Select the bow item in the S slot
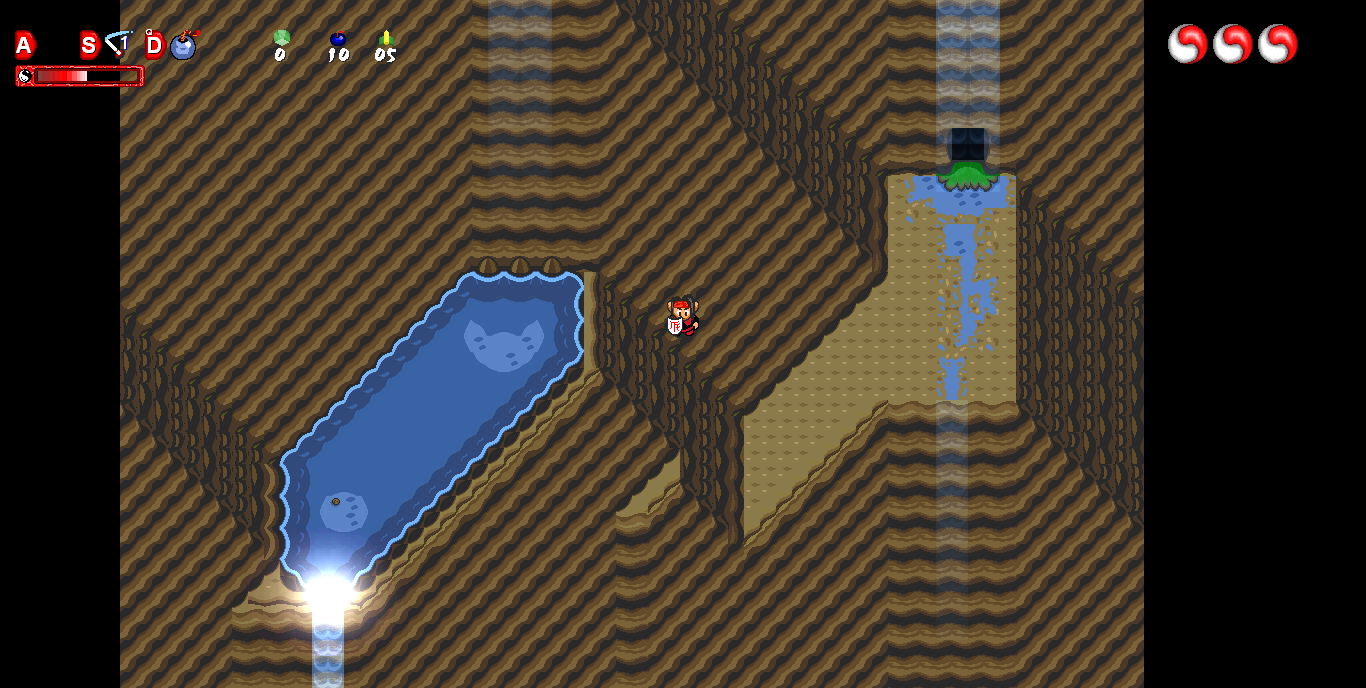 [119, 45]
